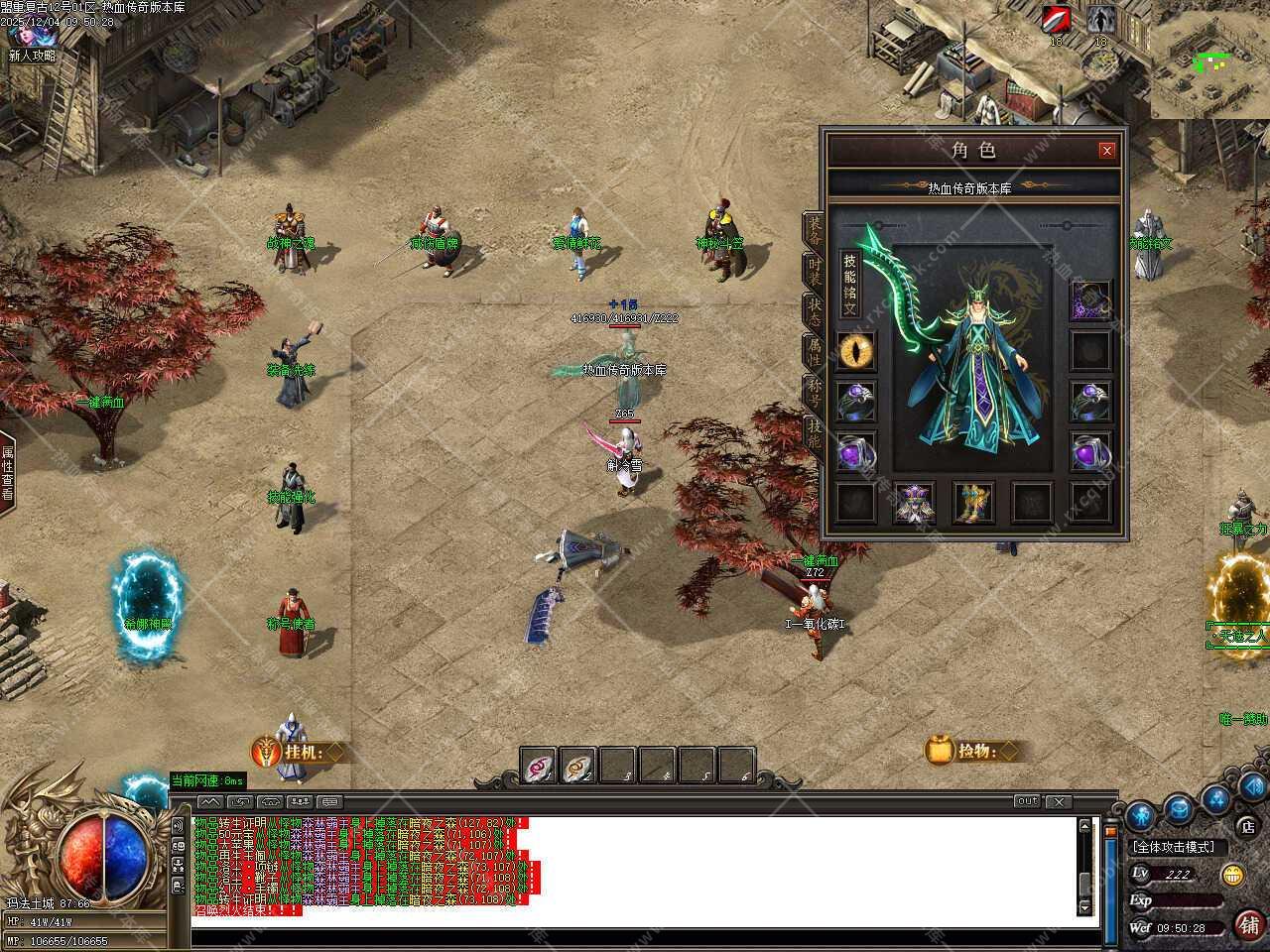Close the chat window with X button
Screen dimensions: 1270x952
[1059, 801]
